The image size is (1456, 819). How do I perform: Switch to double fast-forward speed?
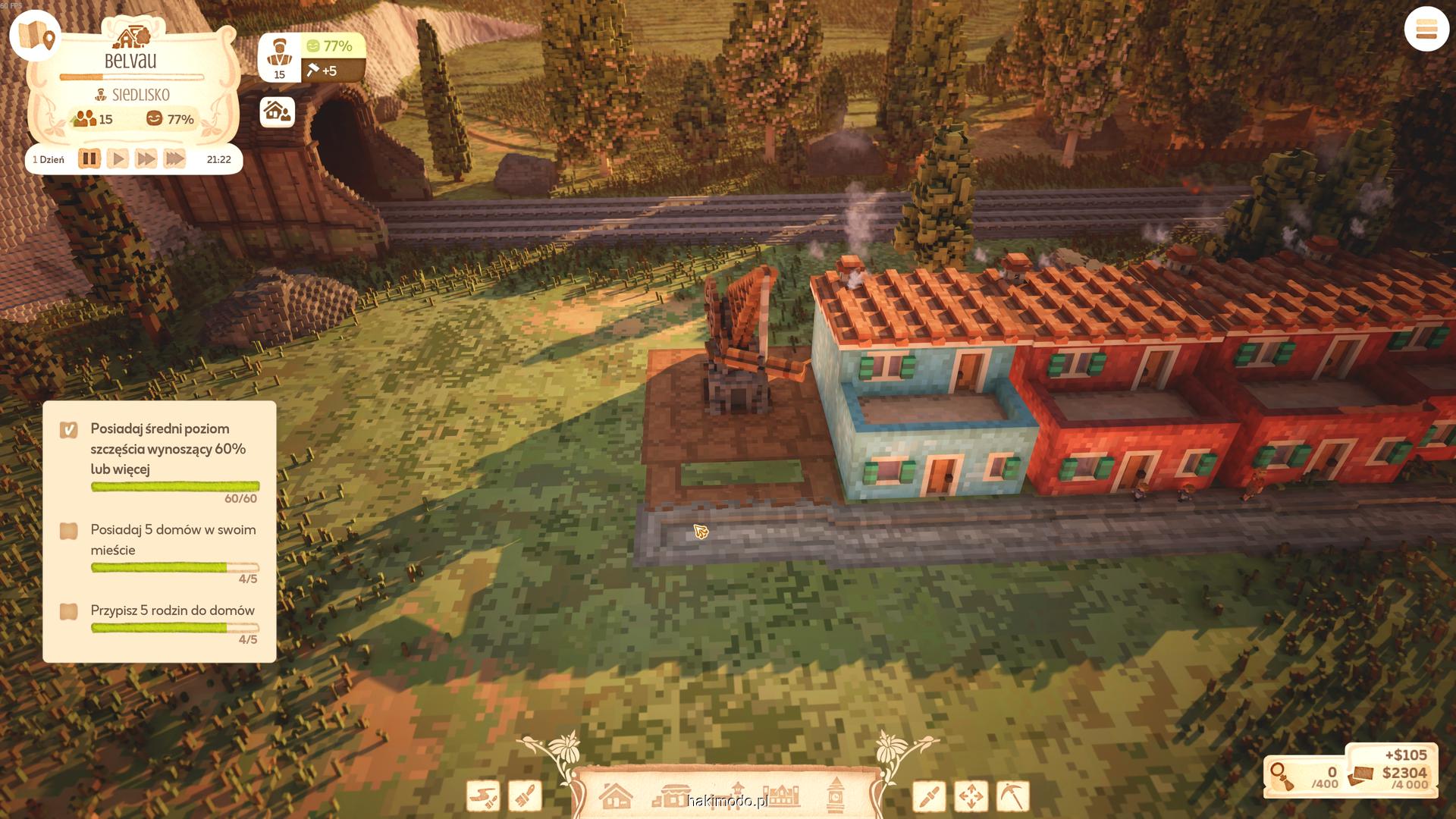(146, 159)
